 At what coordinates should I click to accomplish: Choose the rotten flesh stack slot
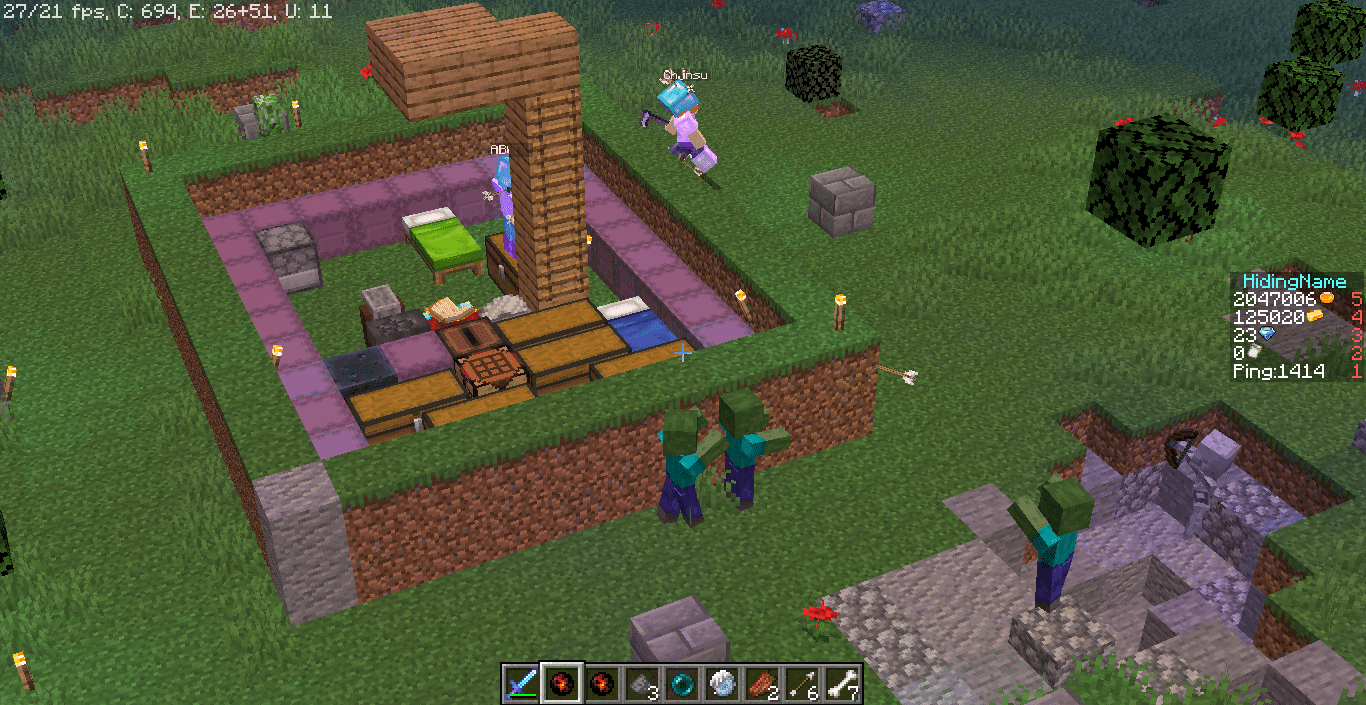(762, 684)
